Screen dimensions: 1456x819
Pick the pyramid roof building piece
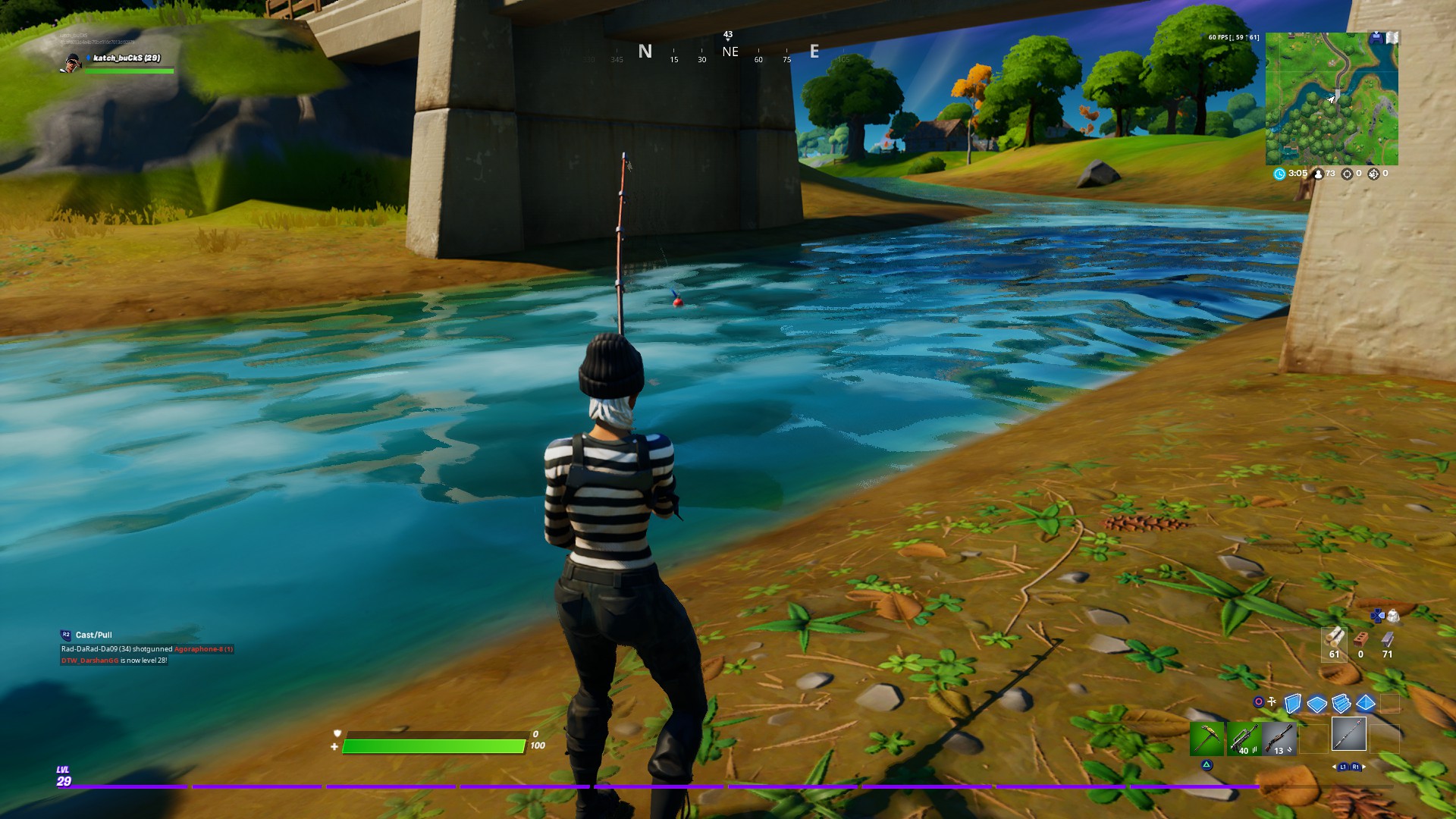[1366, 704]
